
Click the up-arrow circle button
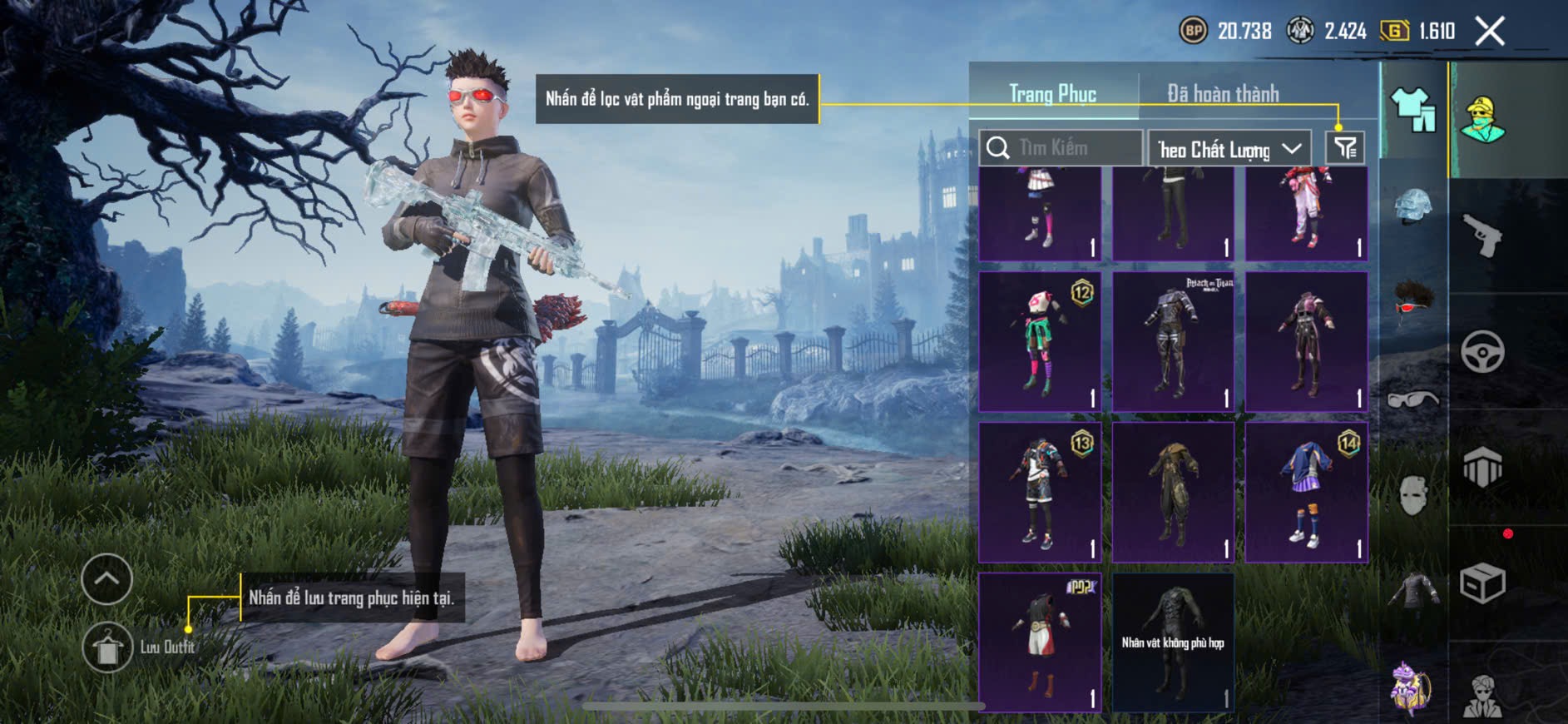(x=107, y=578)
